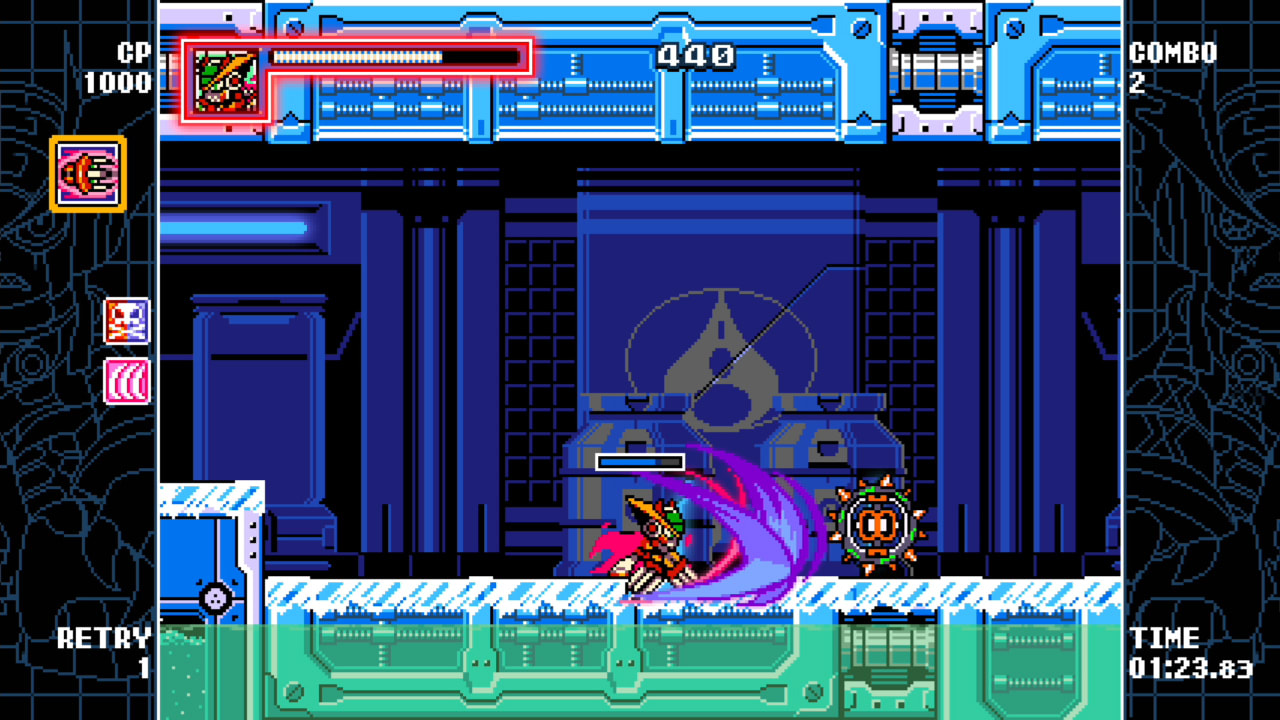Select the highlighted vehicle weapon icon in the sidebar
The height and width of the screenshot is (720, 1280).
pyautogui.click(x=86, y=172)
